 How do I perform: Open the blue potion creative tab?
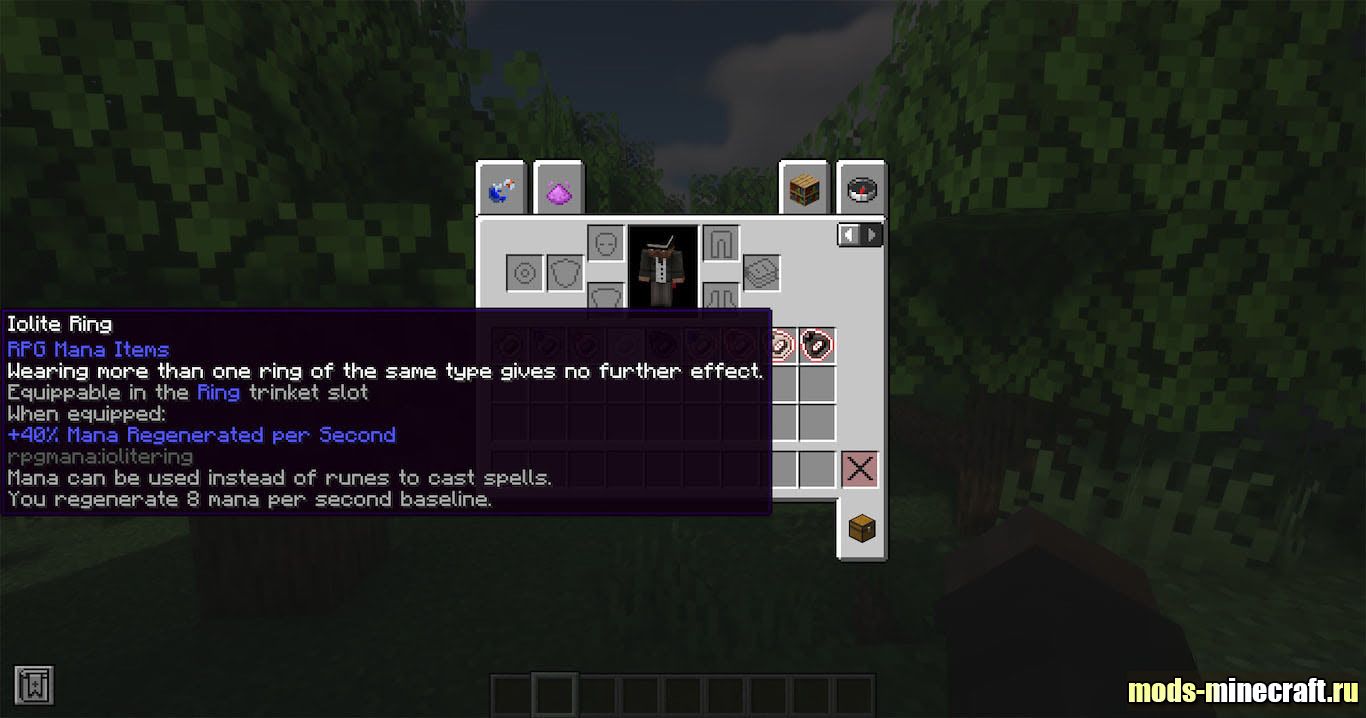(501, 188)
